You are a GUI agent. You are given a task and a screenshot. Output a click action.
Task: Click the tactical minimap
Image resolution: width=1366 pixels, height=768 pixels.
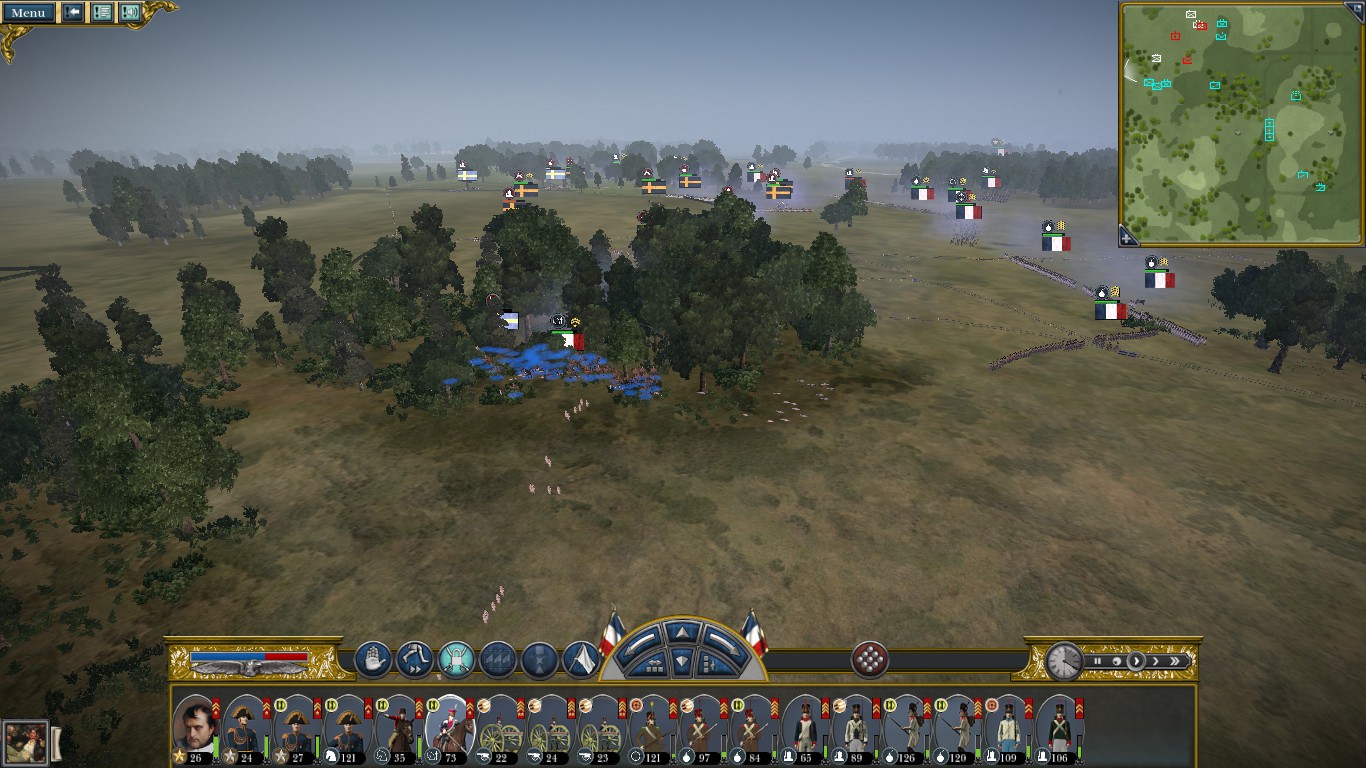tap(1240, 122)
